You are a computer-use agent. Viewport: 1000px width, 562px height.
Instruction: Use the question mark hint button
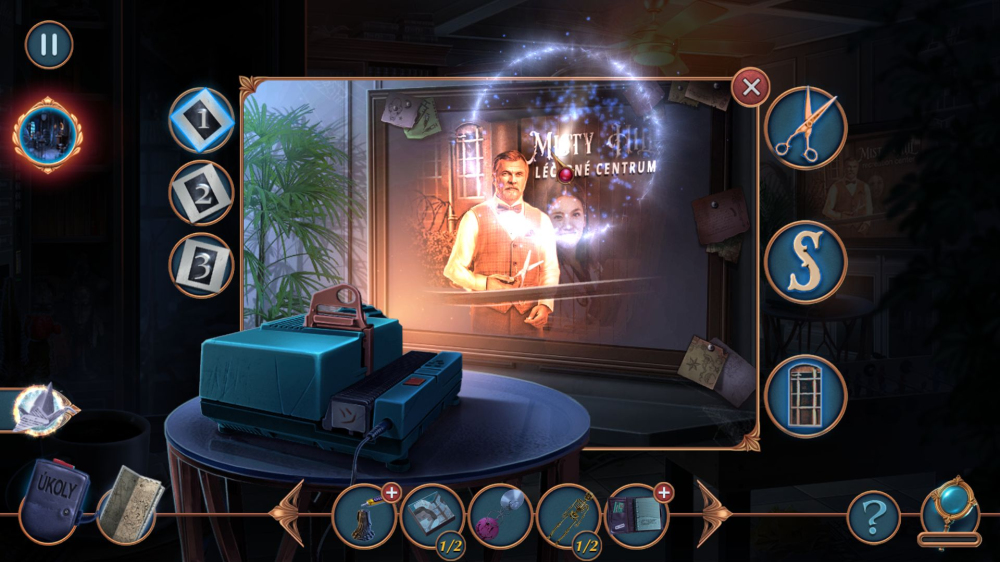pyautogui.click(x=873, y=517)
